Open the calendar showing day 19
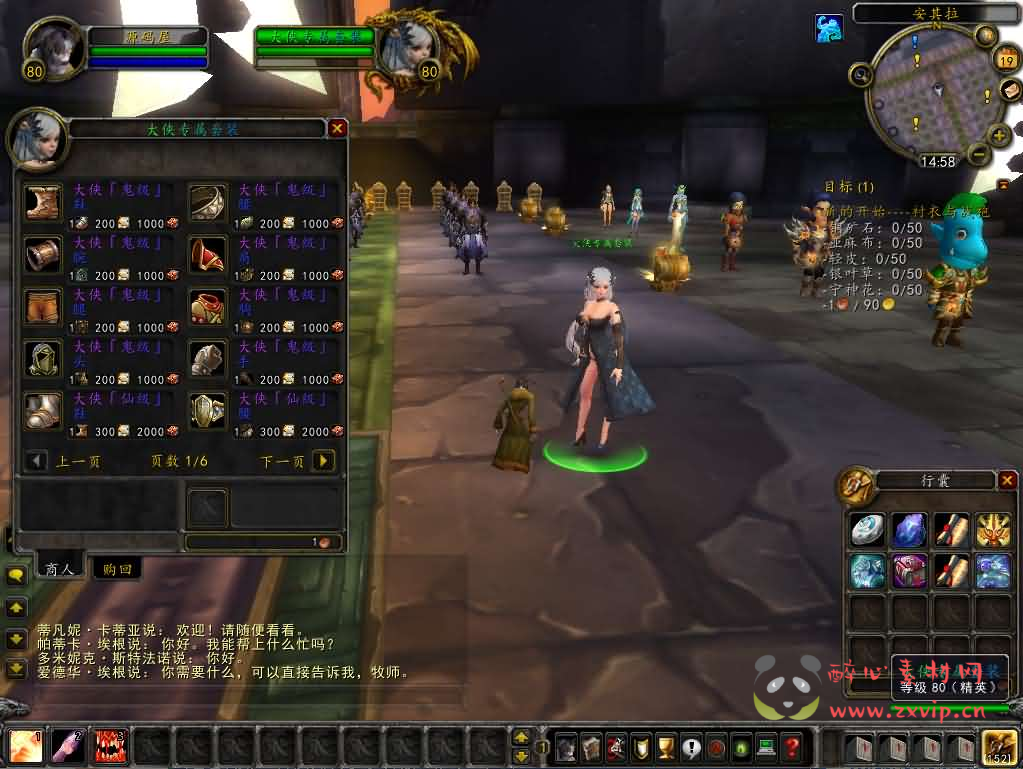 (1005, 61)
